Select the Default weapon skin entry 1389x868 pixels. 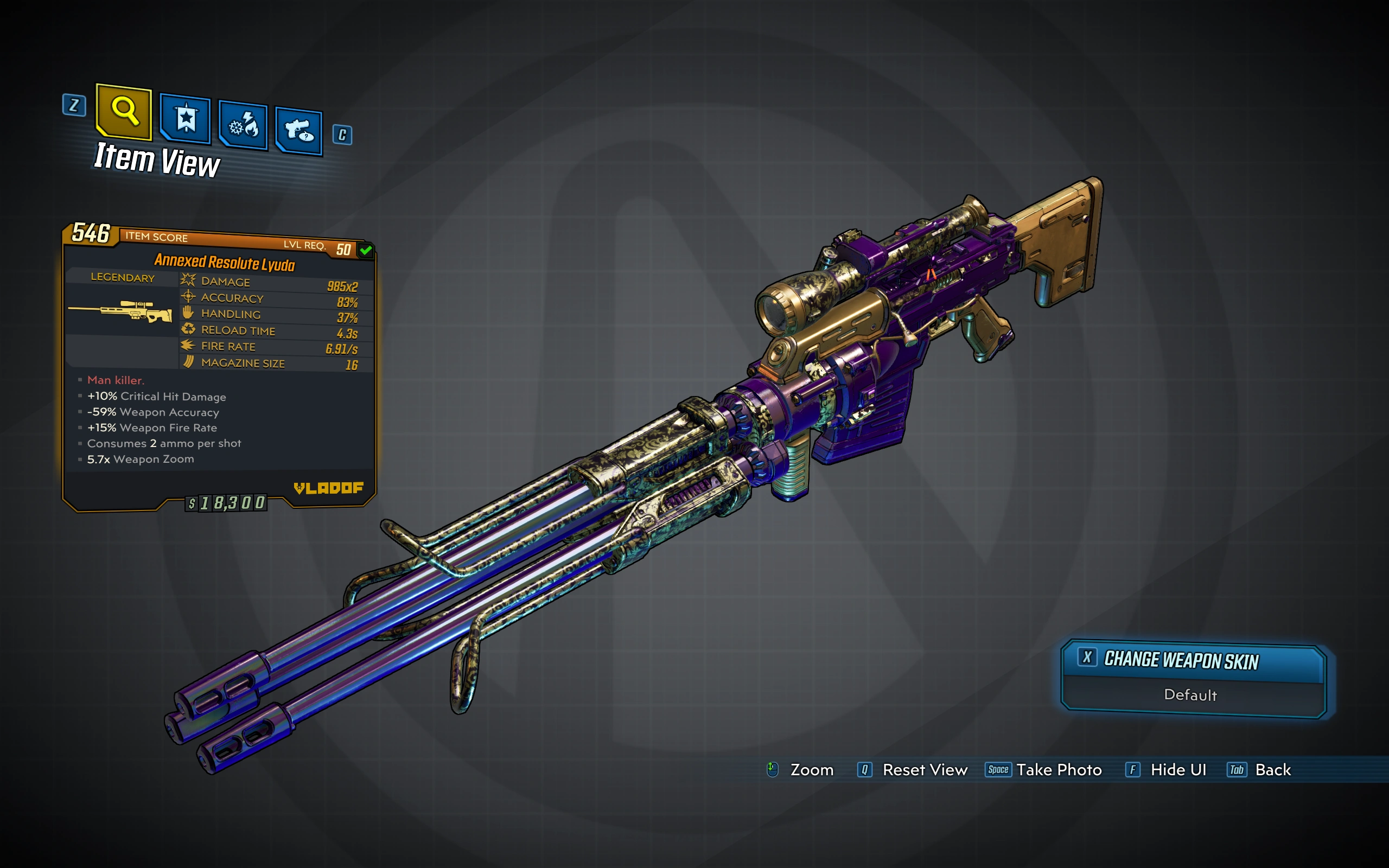point(1190,695)
